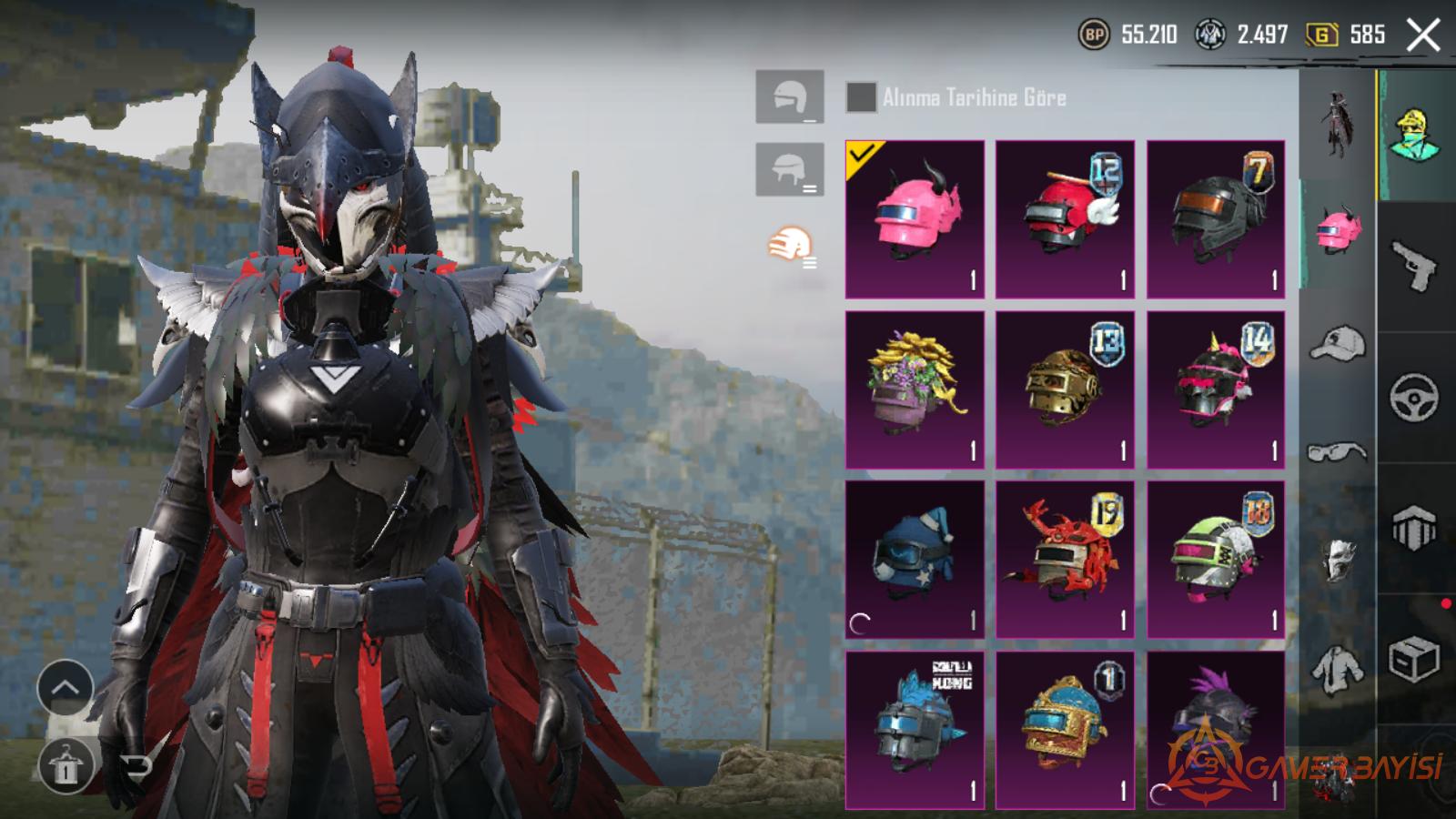This screenshot has width=1456, height=819.
Task: Switch to the glasses tab
Action: point(1337,451)
